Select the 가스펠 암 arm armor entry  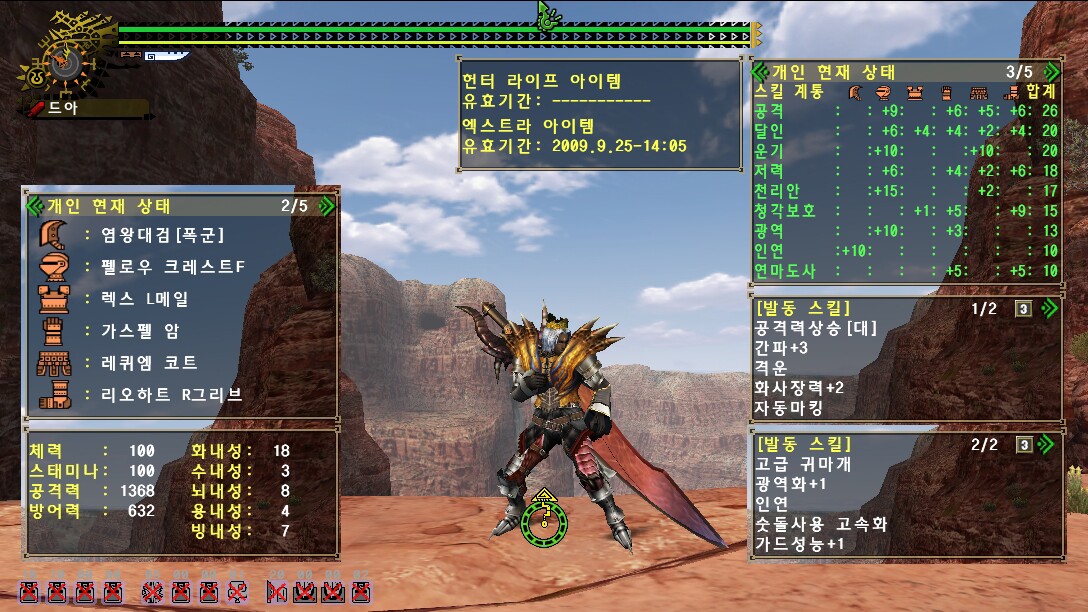tap(139, 331)
